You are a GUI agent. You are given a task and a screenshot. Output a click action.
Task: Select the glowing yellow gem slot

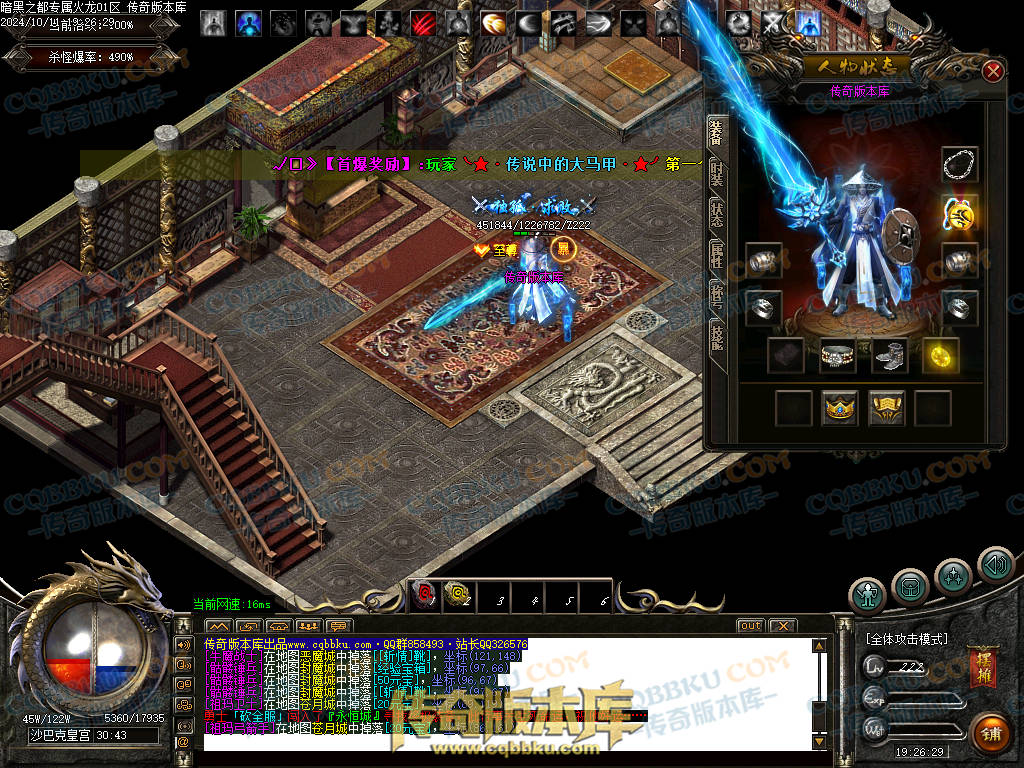point(940,355)
